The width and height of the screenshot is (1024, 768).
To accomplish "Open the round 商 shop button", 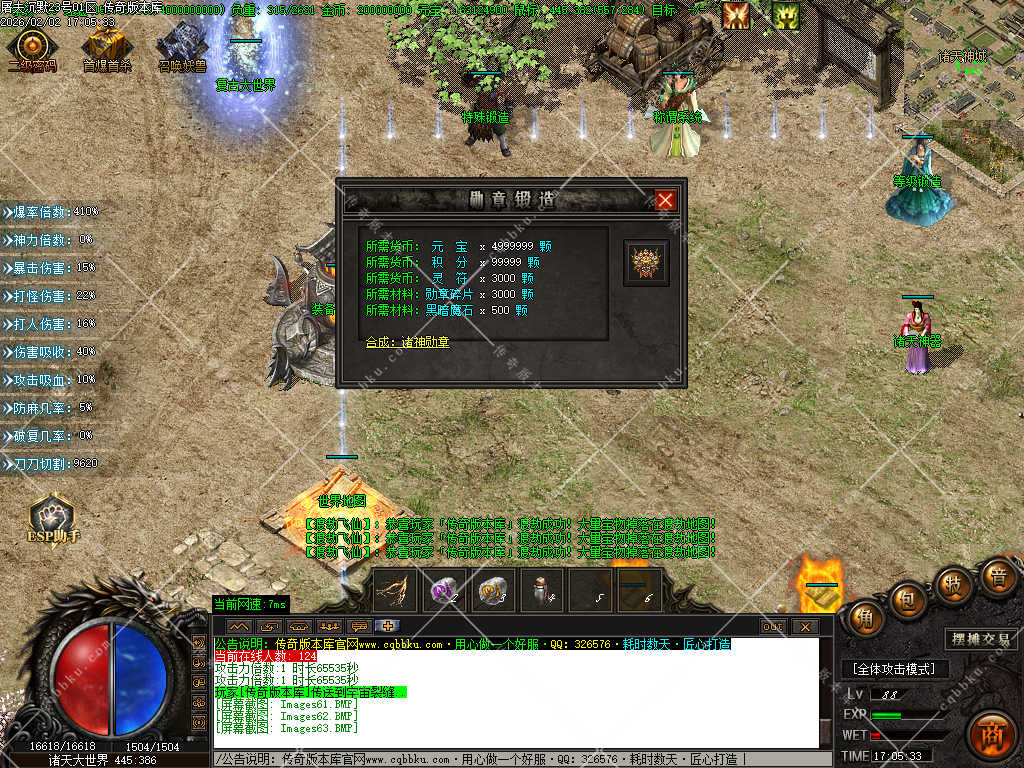I will coord(991,730).
